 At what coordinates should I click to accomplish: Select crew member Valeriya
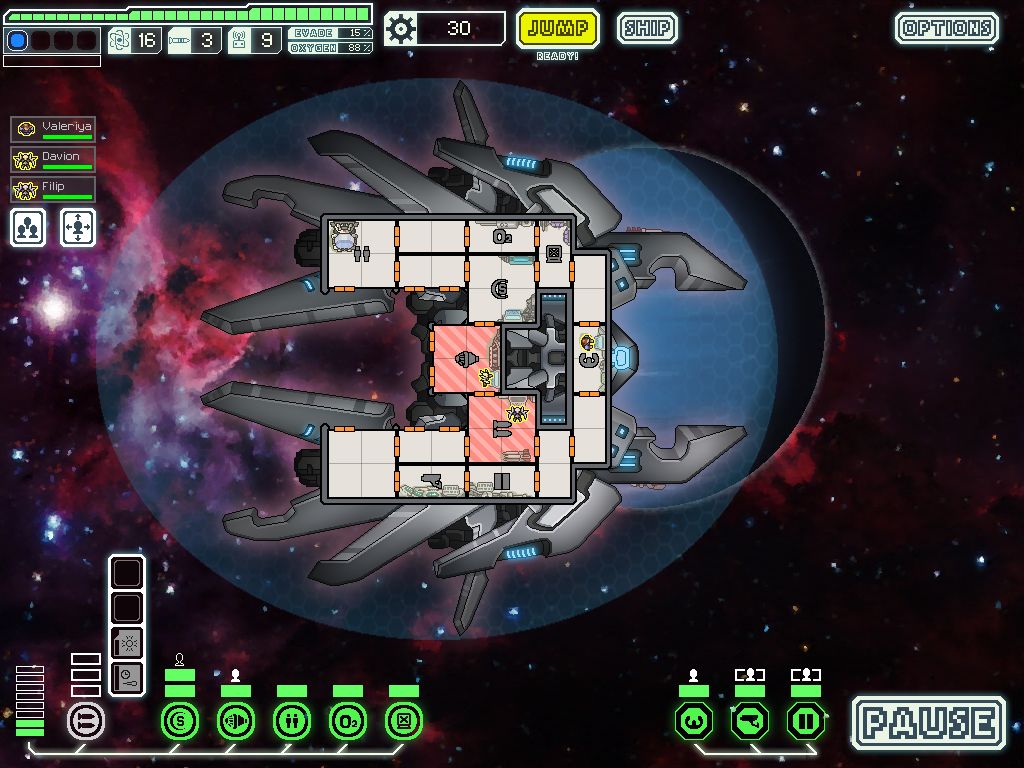[54, 129]
